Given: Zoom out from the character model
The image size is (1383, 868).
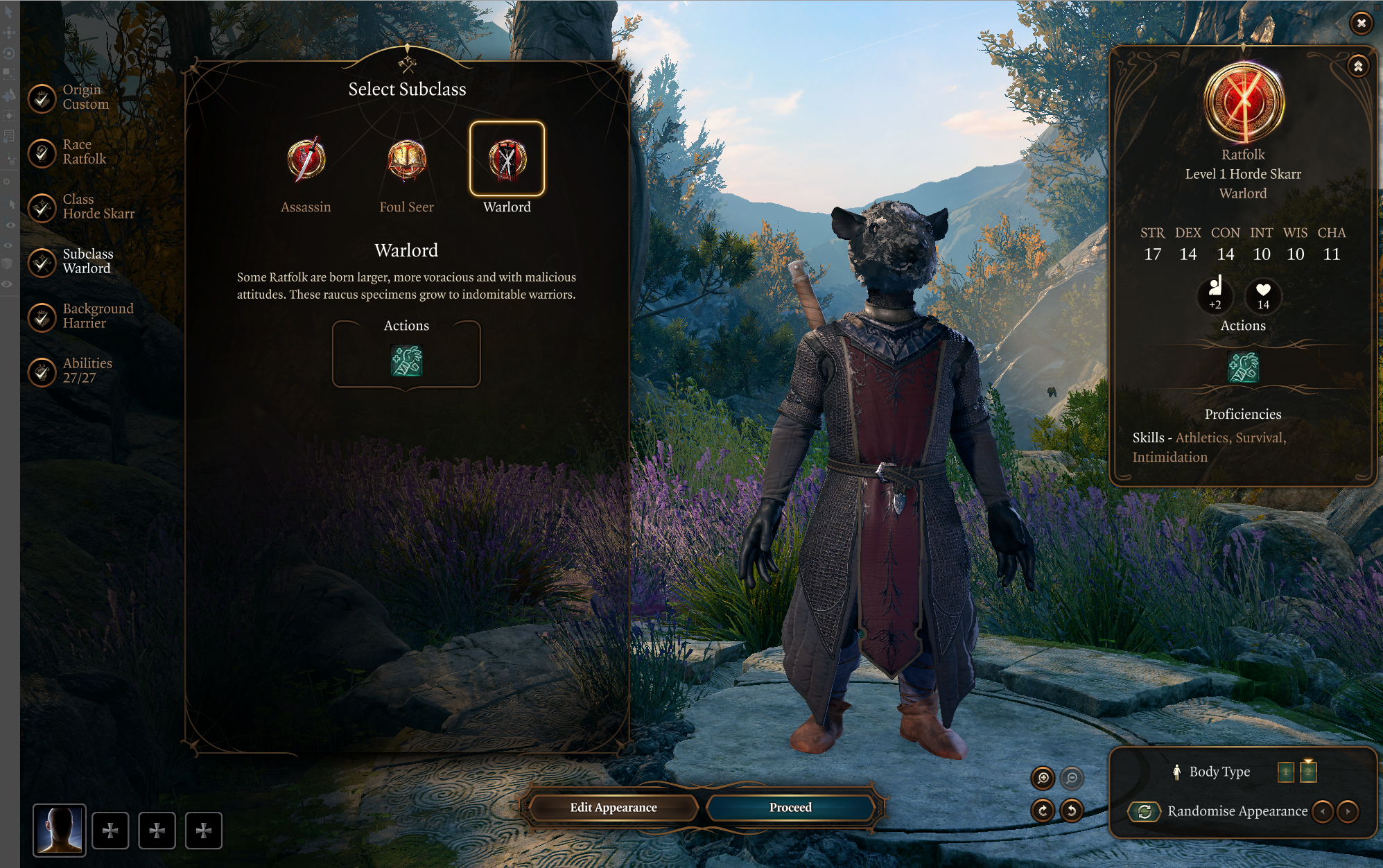Looking at the screenshot, I should (x=1072, y=779).
